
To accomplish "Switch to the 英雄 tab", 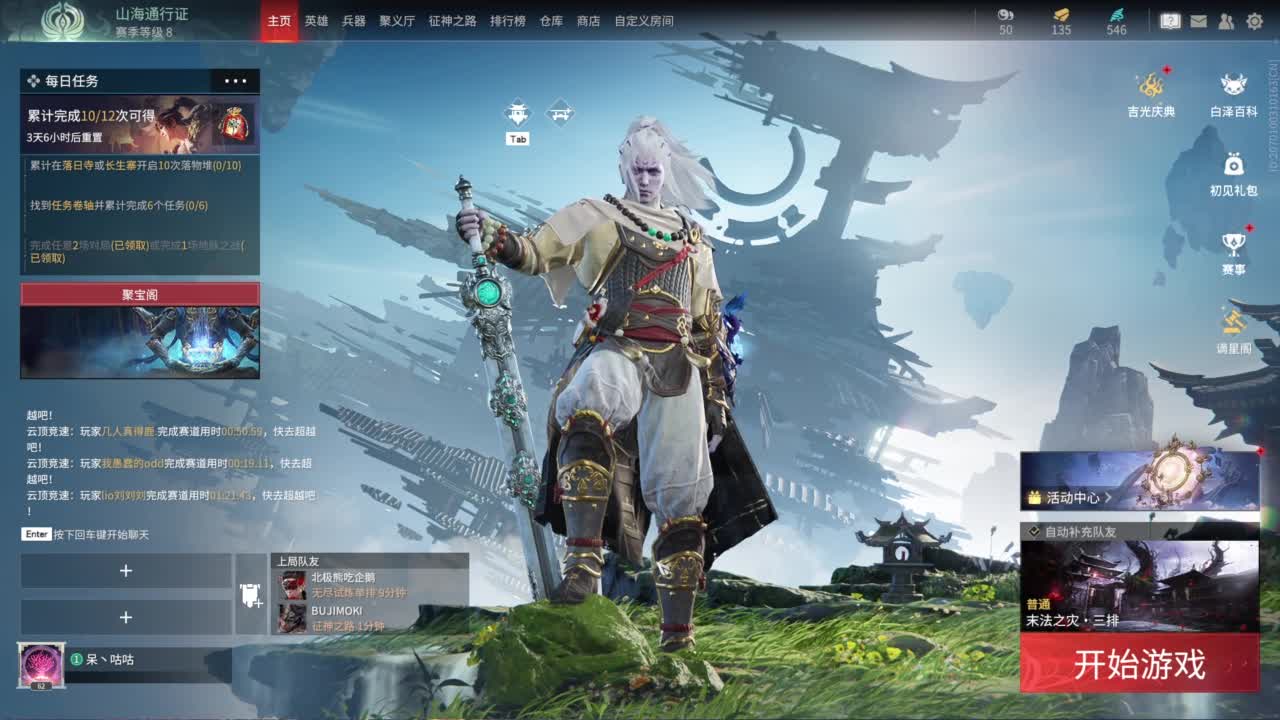I will coord(315,20).
